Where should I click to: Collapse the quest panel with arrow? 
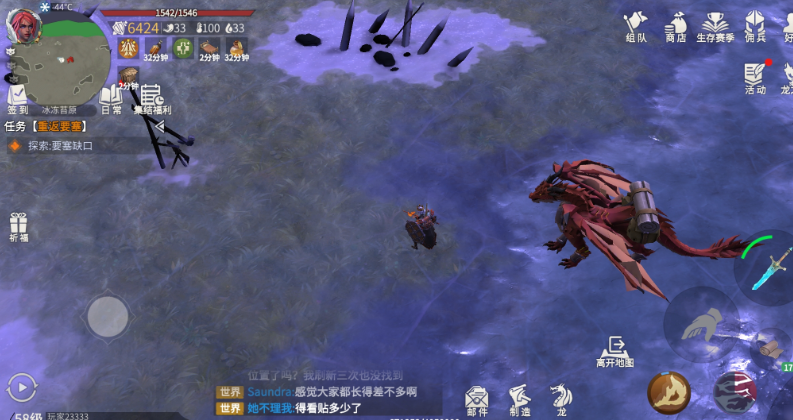pos(158,126)
